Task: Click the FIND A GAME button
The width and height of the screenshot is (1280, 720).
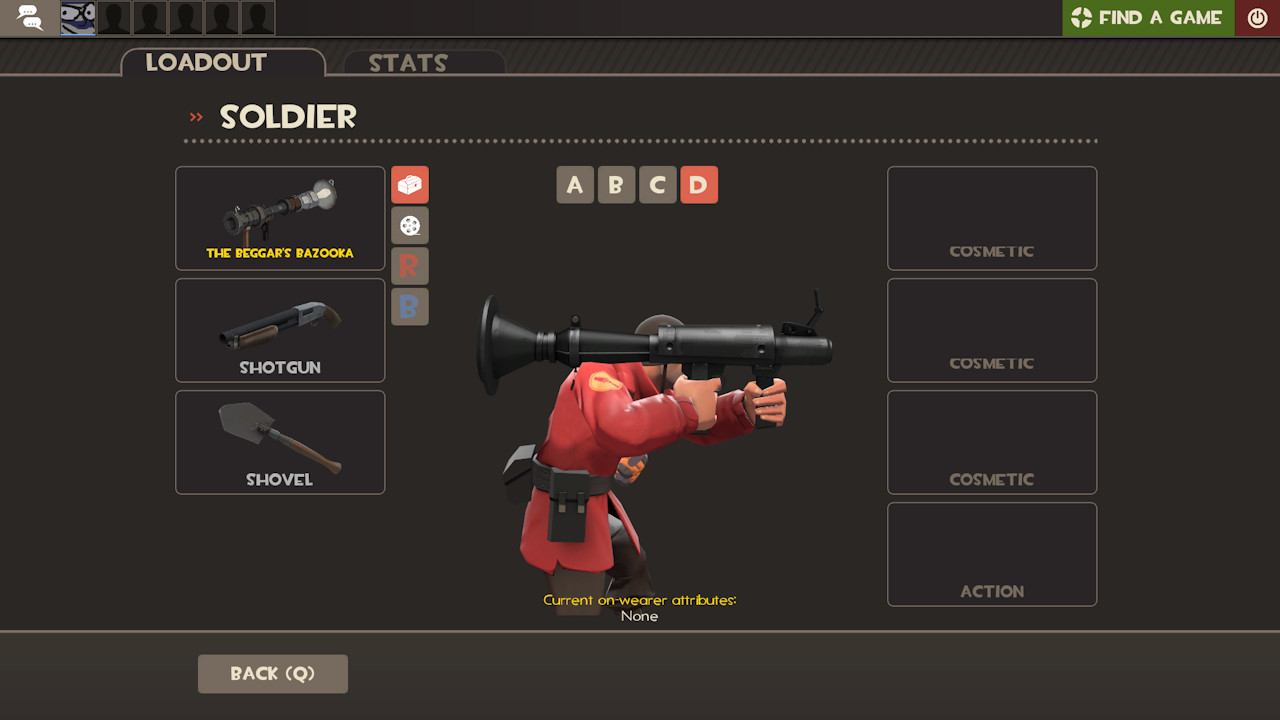Action: pyautogui.click(x=1147, y=17)
